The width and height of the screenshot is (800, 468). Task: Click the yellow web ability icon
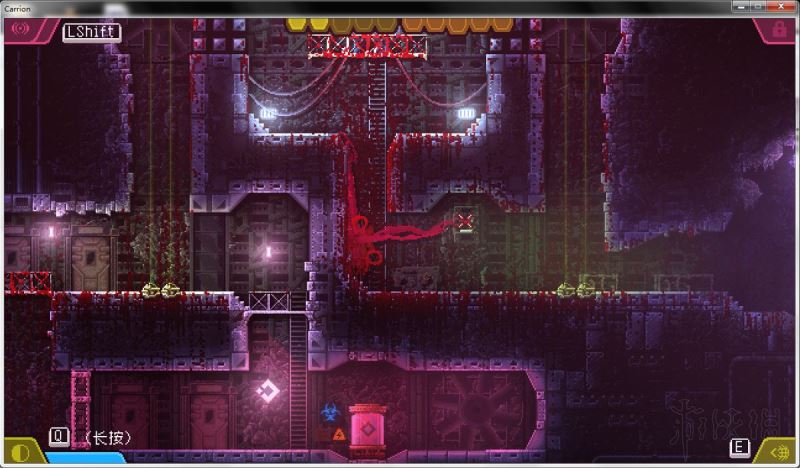(x=779, y=451)
